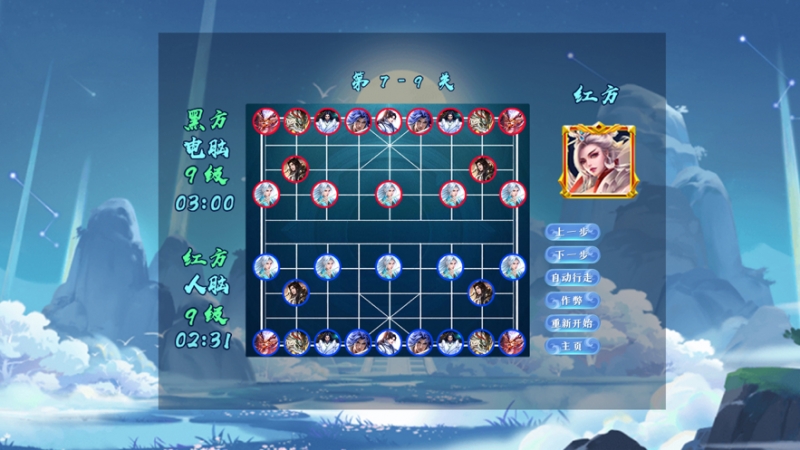Select the blue general in the bottom row center
The width and height of the screenshot is (800, 450).
point(388,342)
